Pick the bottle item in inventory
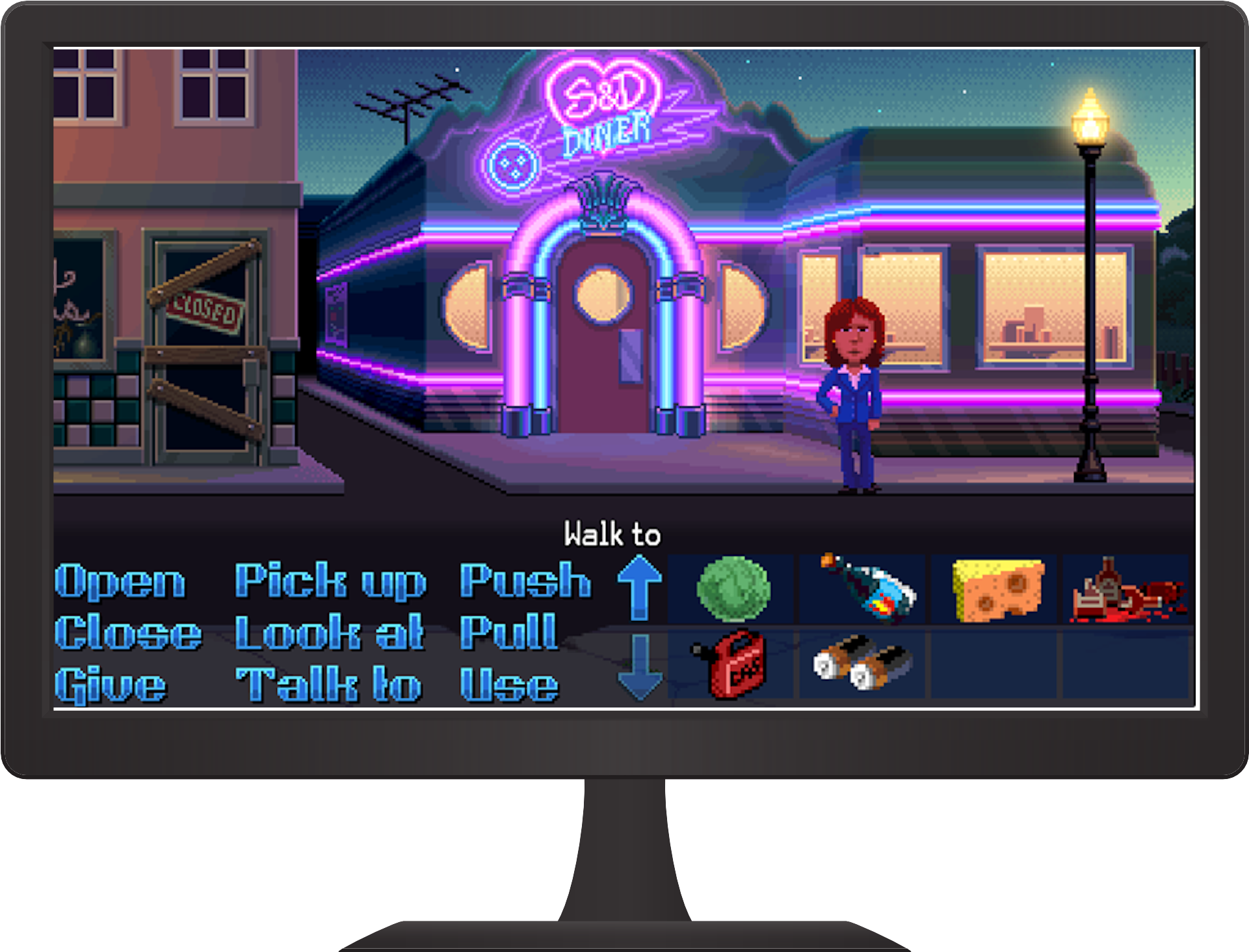The image size is (1249, 952). [x=866, y=588]
